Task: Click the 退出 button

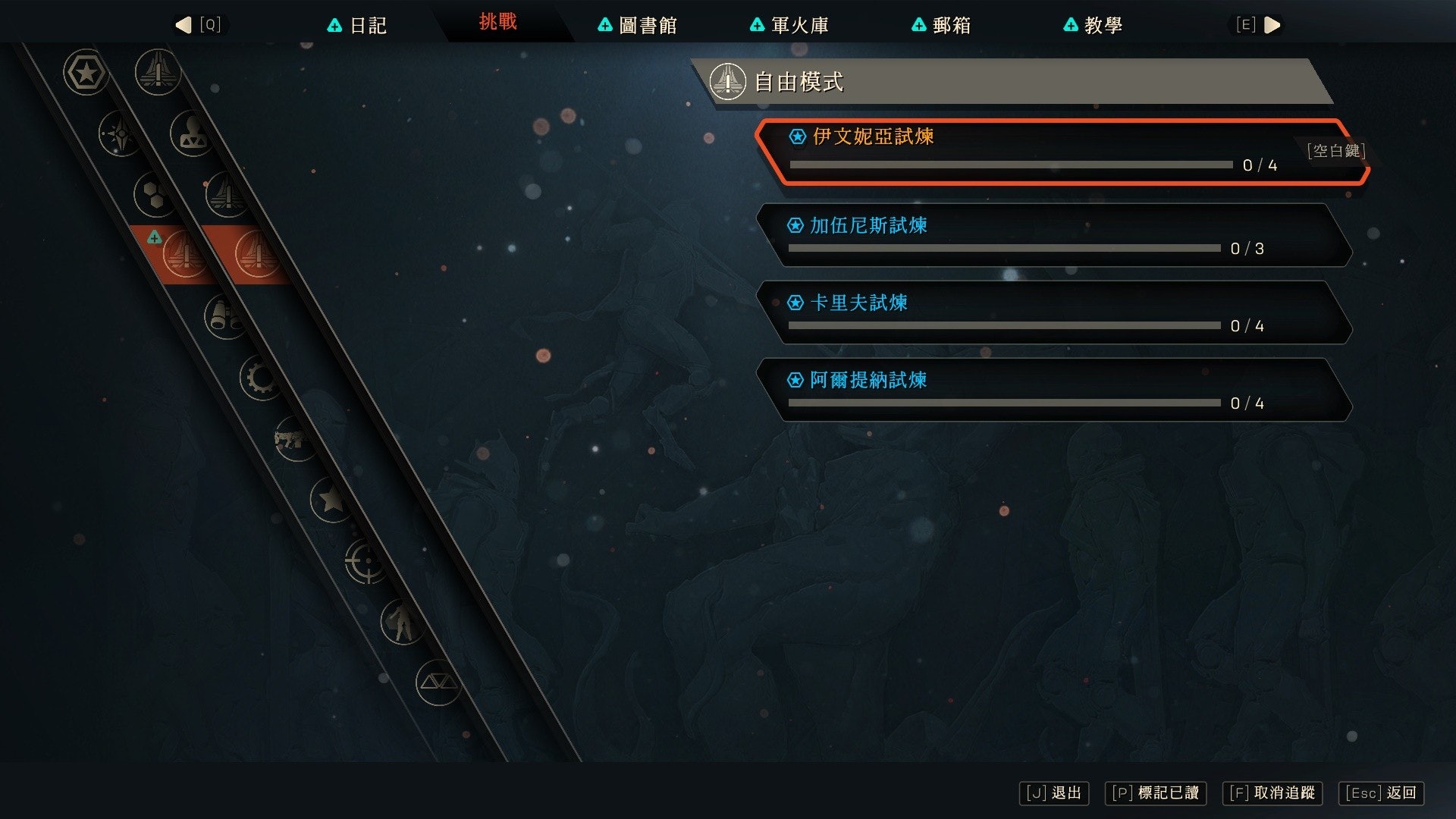Action: click(x=1054, y=793)
